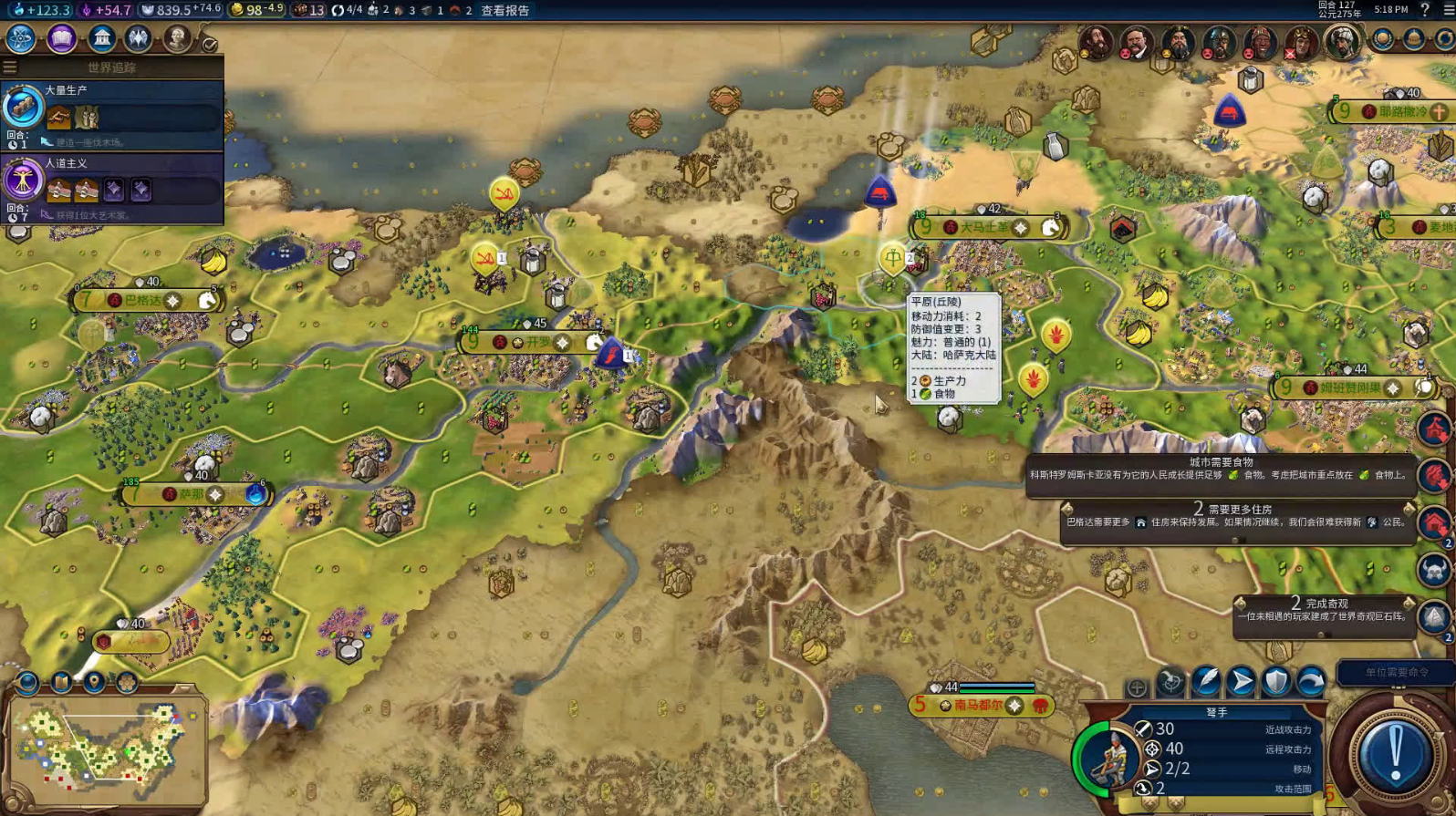Open the 需要更多住房 housing notification
Viewport: 1456px width, 816px height.
(x=1238, y=517)
